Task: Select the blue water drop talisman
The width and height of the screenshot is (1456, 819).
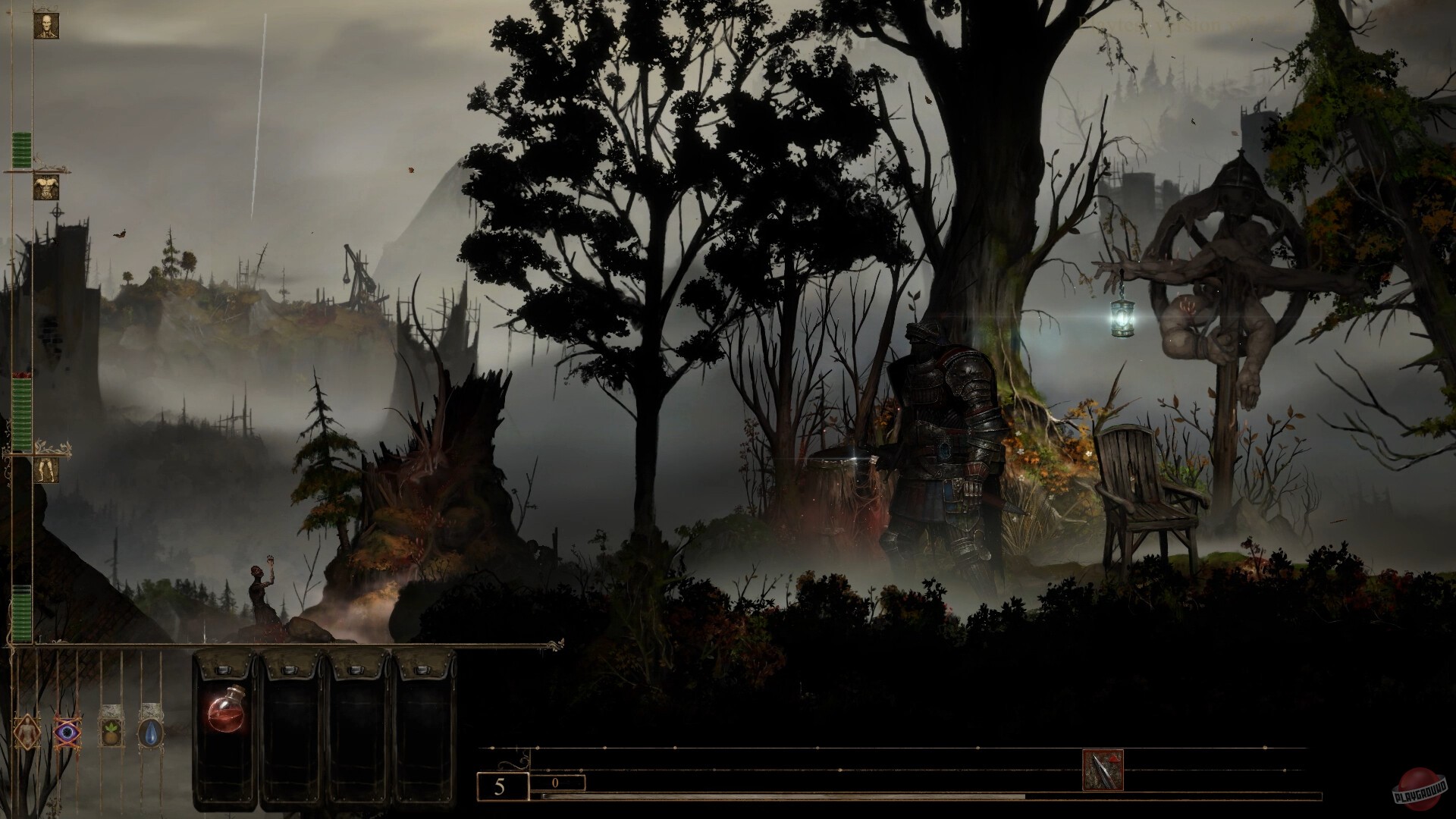Action: coord(151,733)
